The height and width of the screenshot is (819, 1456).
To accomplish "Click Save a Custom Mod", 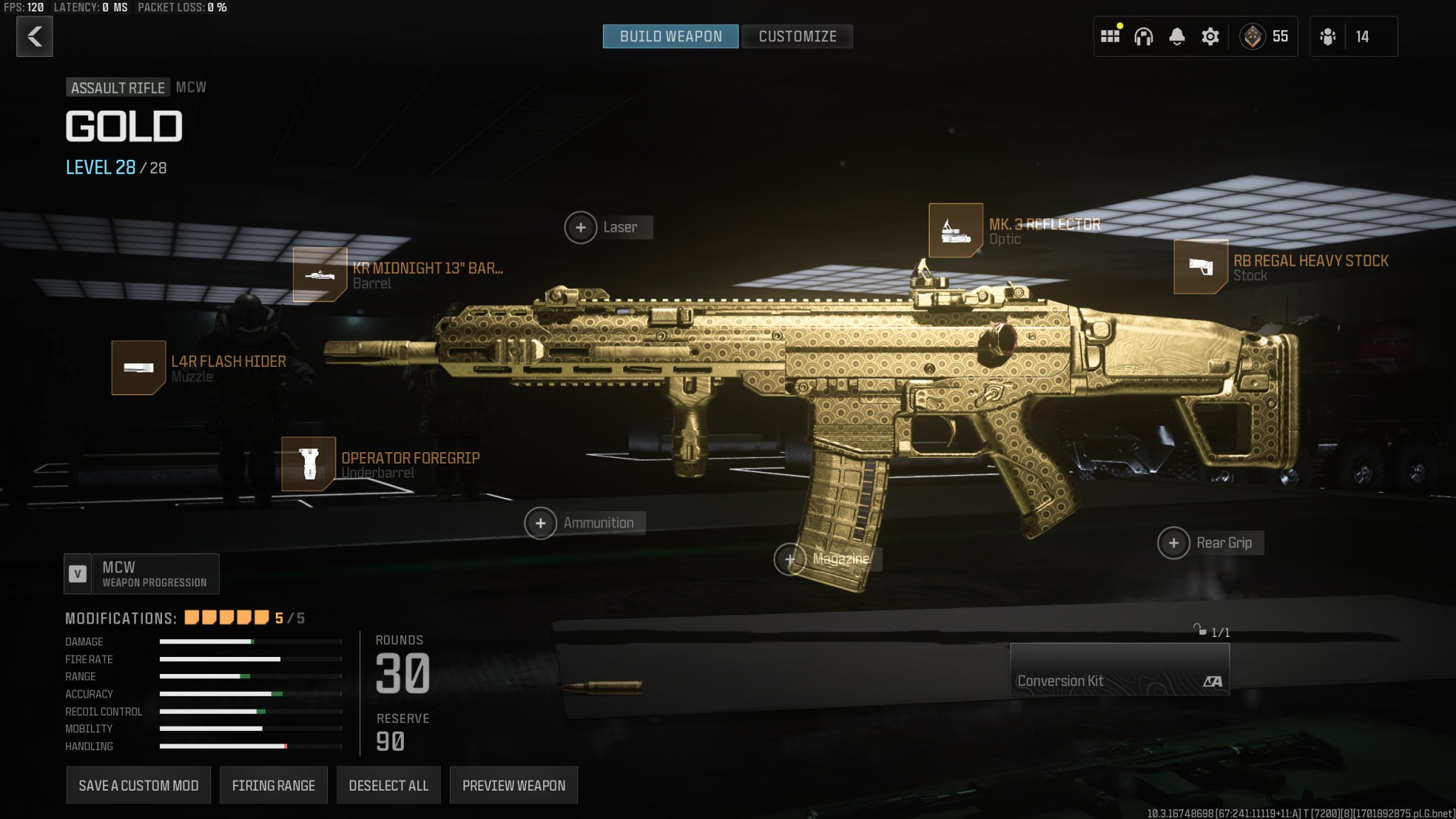I will 138,785.
